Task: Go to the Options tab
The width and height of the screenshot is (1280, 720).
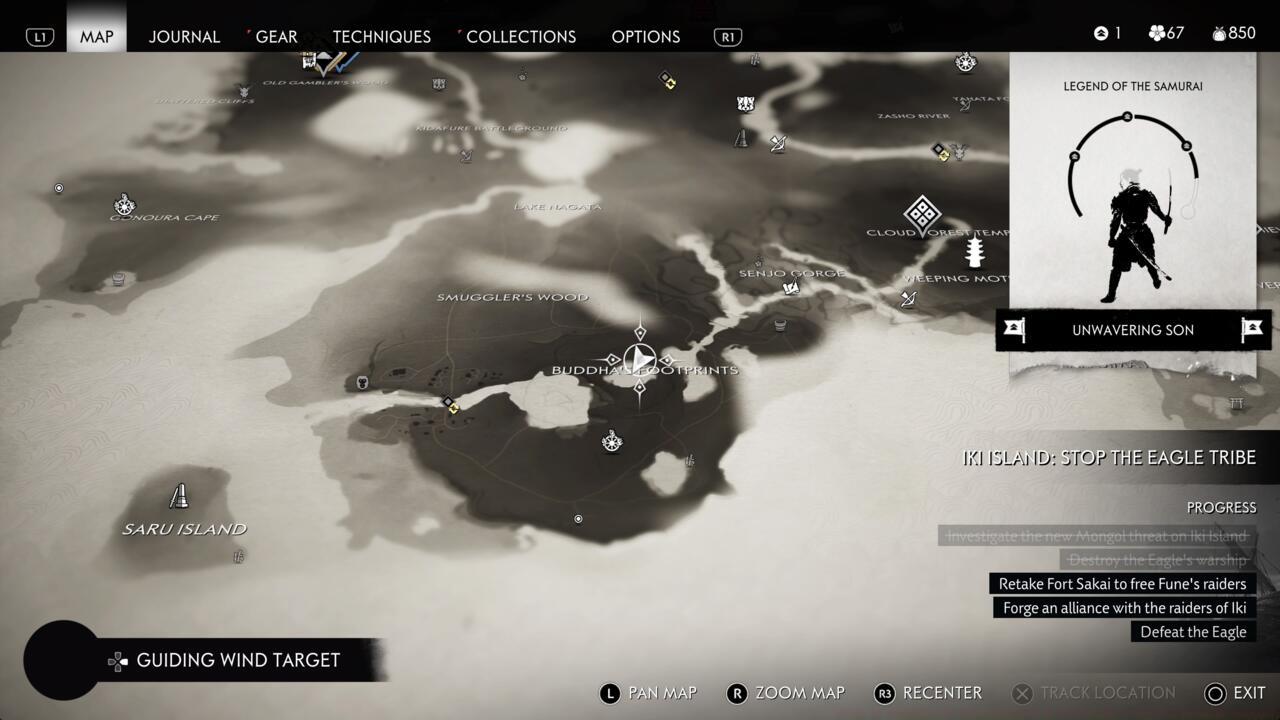Action: [645, 36]
